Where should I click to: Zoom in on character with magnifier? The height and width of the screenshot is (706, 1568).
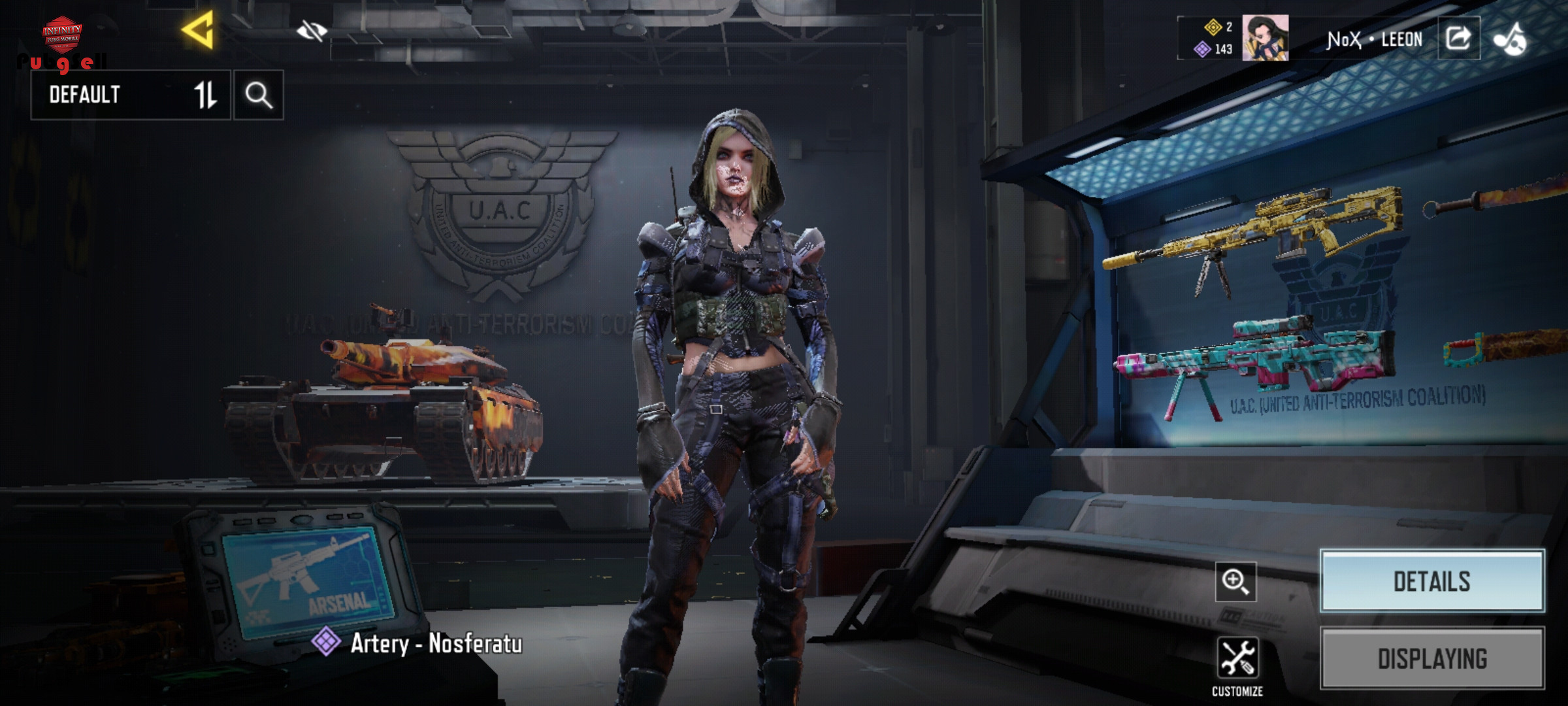click(1235, 581)
